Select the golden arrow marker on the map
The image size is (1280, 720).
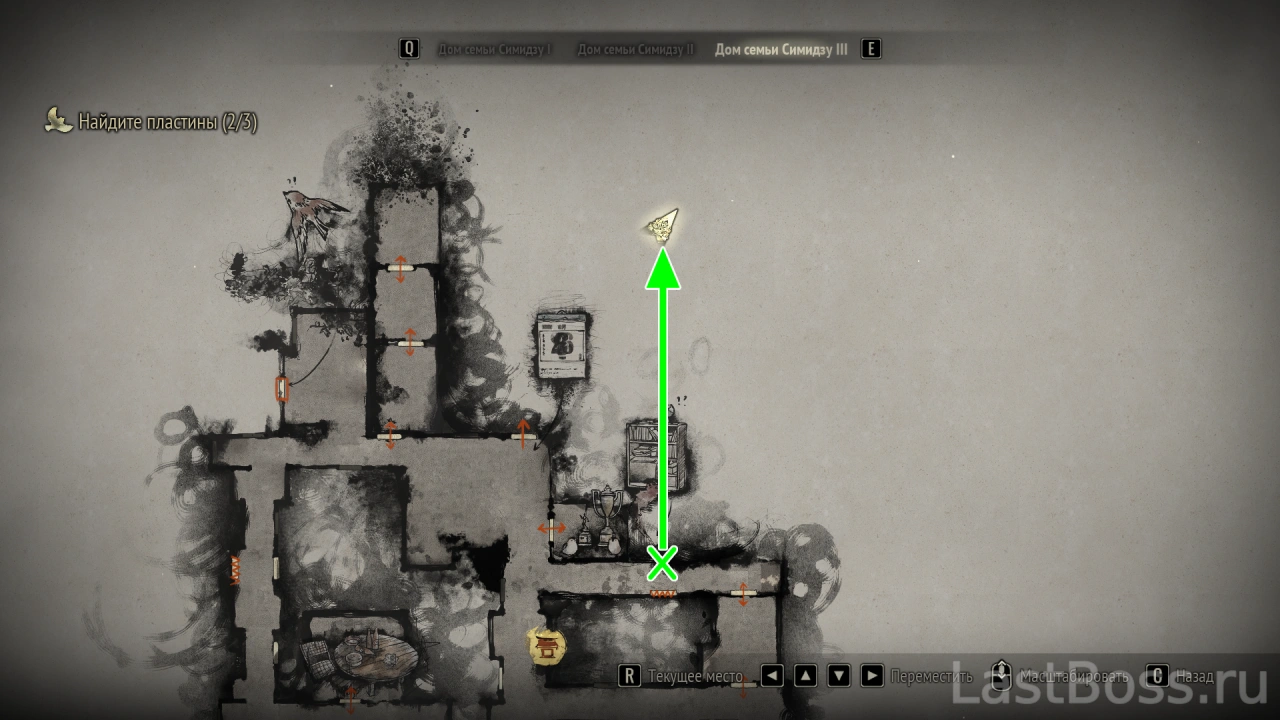[x=661, y=227]
